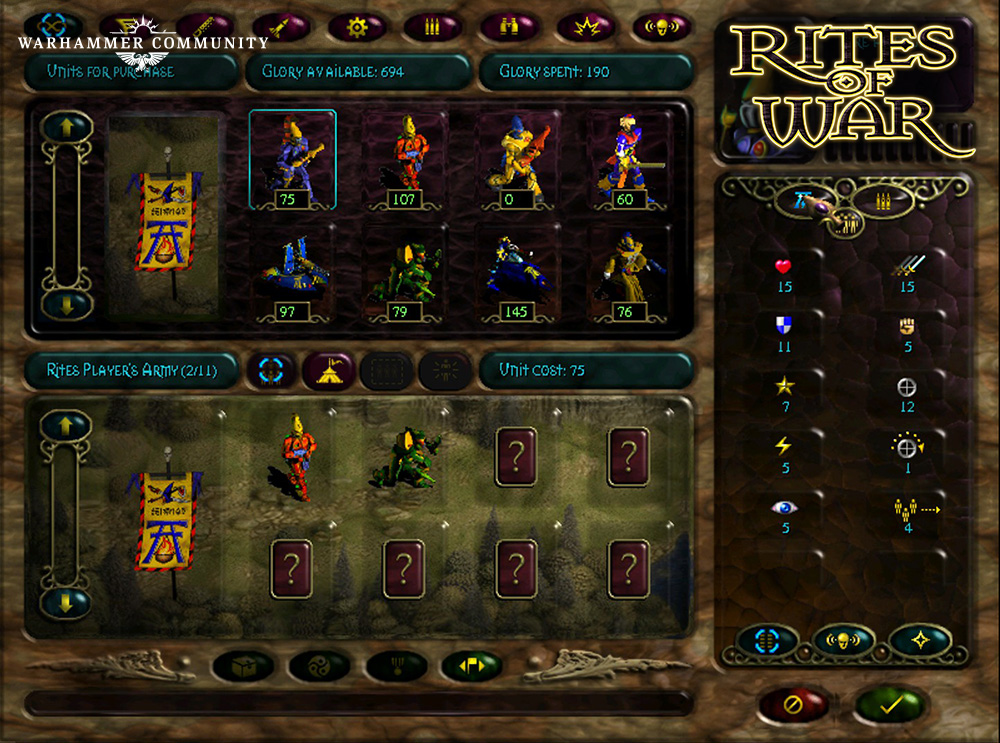Open the gear icon unit category

356,26
